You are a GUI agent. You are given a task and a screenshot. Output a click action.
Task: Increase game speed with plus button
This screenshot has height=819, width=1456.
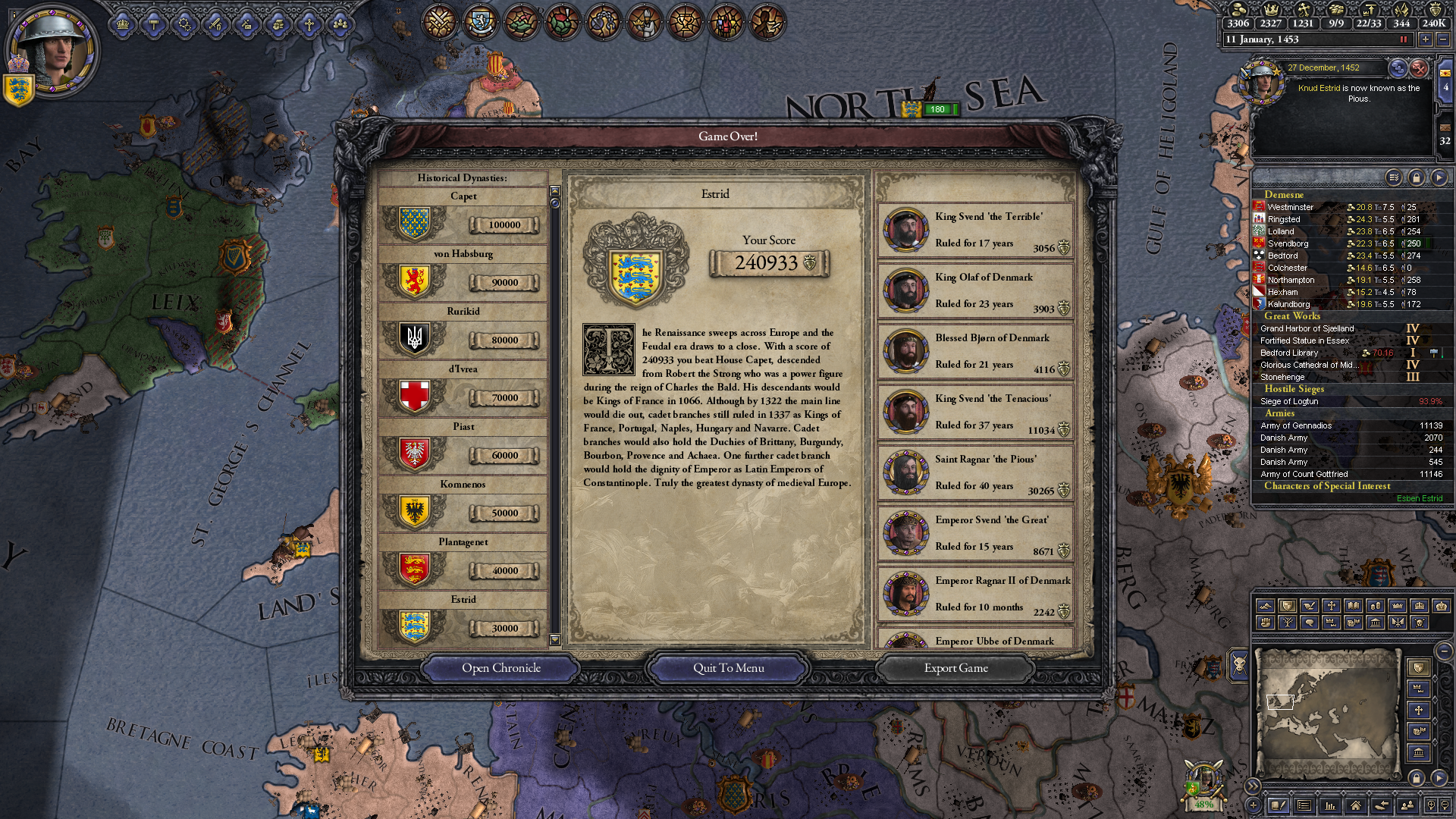click(x=1425, y=39)
